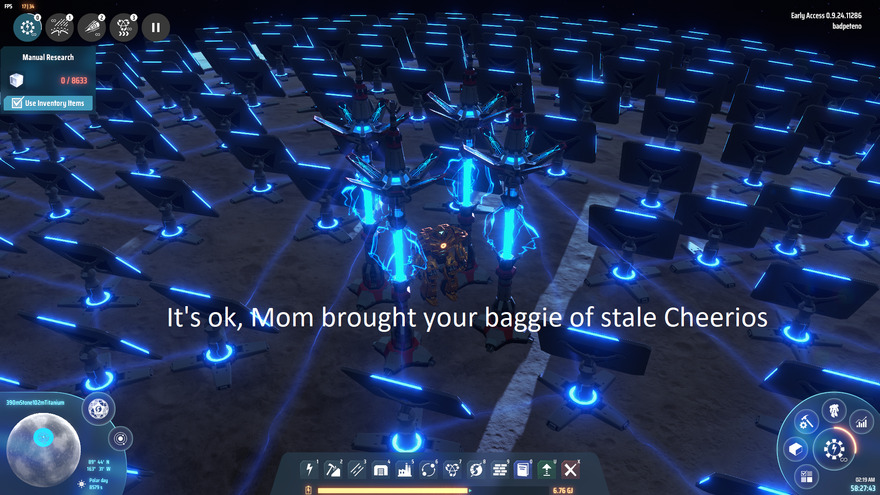The image size is (880, 495).
Task: Select the research queue slot numbered 3
Action: [x=123, y=27]
